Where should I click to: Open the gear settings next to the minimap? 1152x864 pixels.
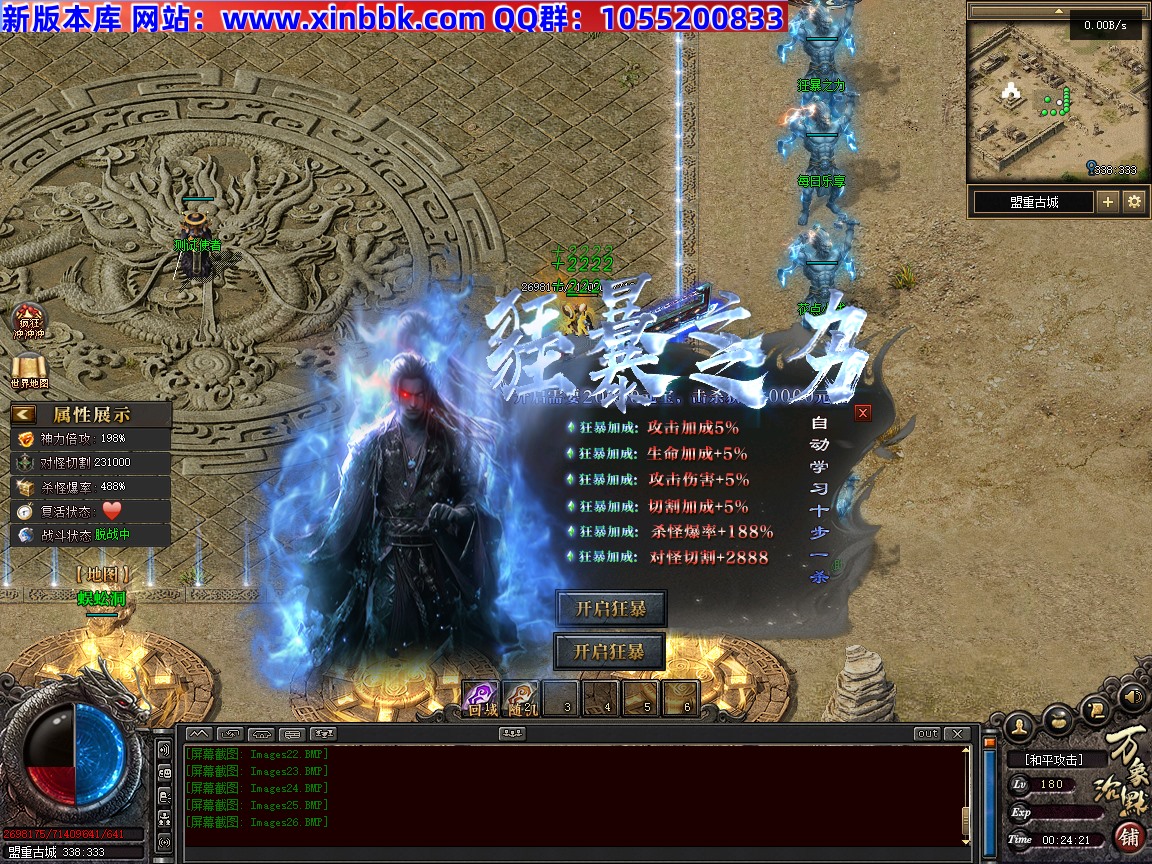1134,202
